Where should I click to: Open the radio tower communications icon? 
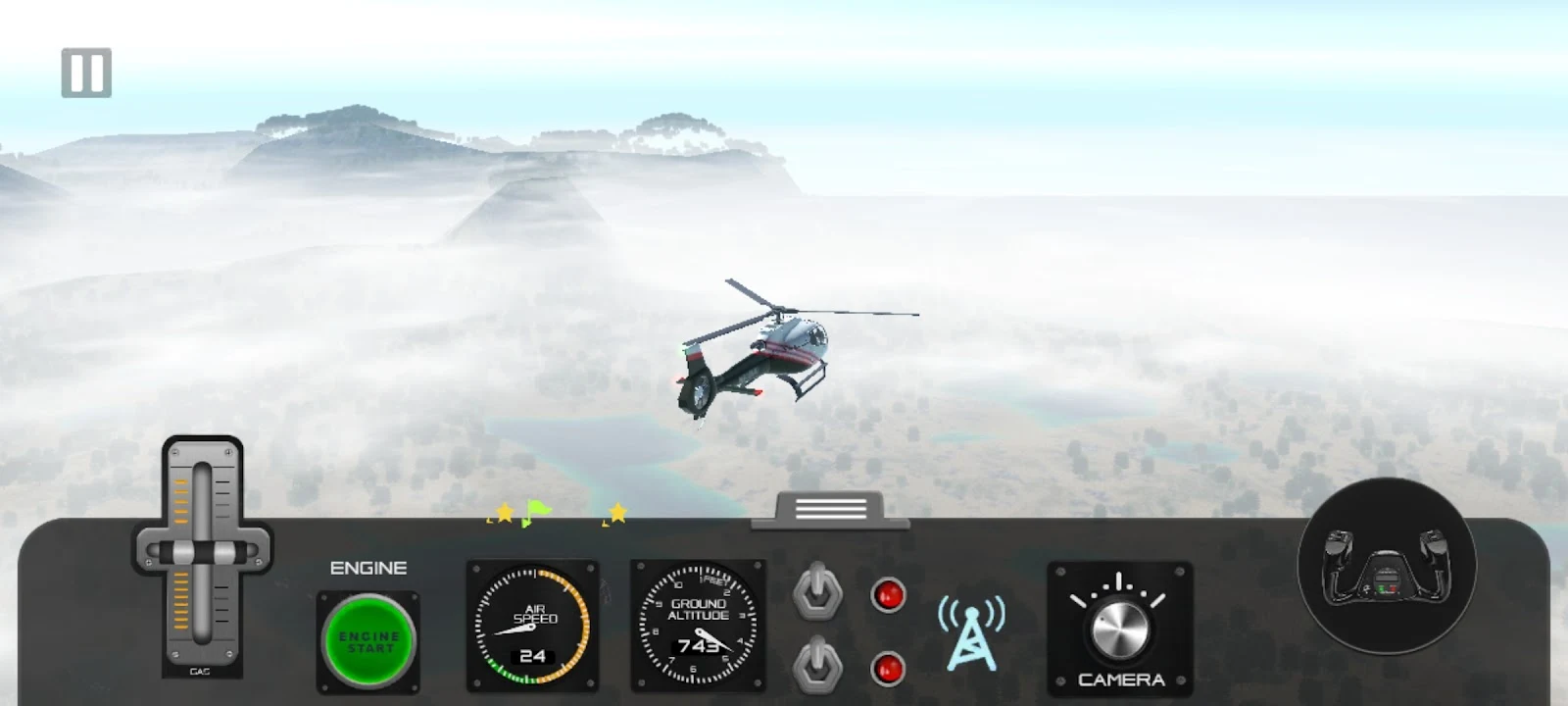click(x=971, y=632)
